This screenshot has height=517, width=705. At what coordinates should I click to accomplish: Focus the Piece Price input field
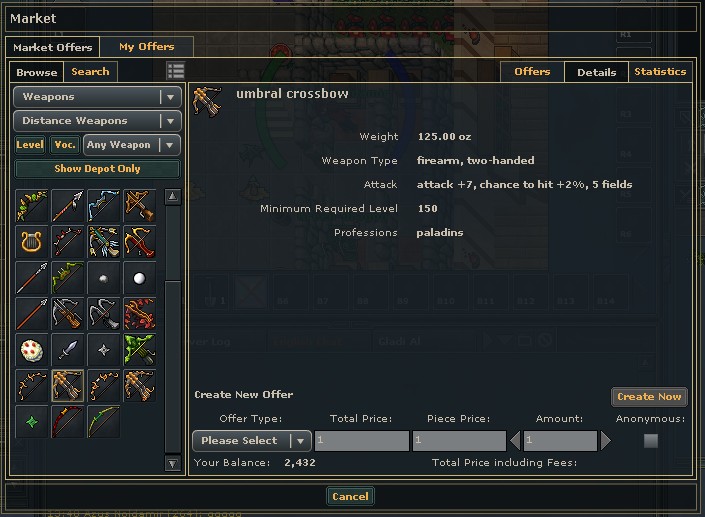458,441
